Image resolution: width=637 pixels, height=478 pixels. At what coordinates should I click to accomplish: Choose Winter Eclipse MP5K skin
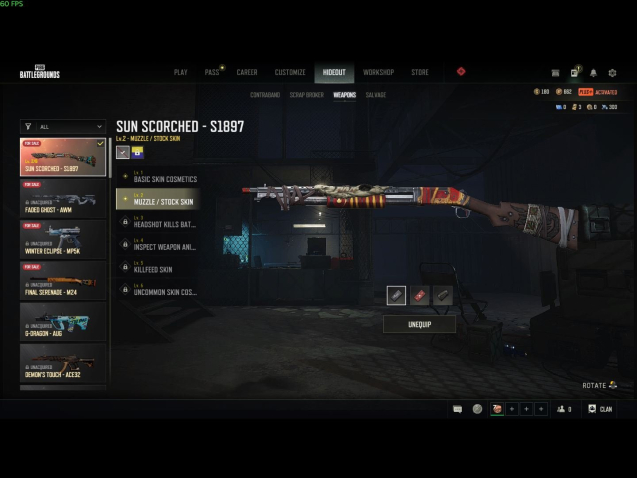click(63, 239)
